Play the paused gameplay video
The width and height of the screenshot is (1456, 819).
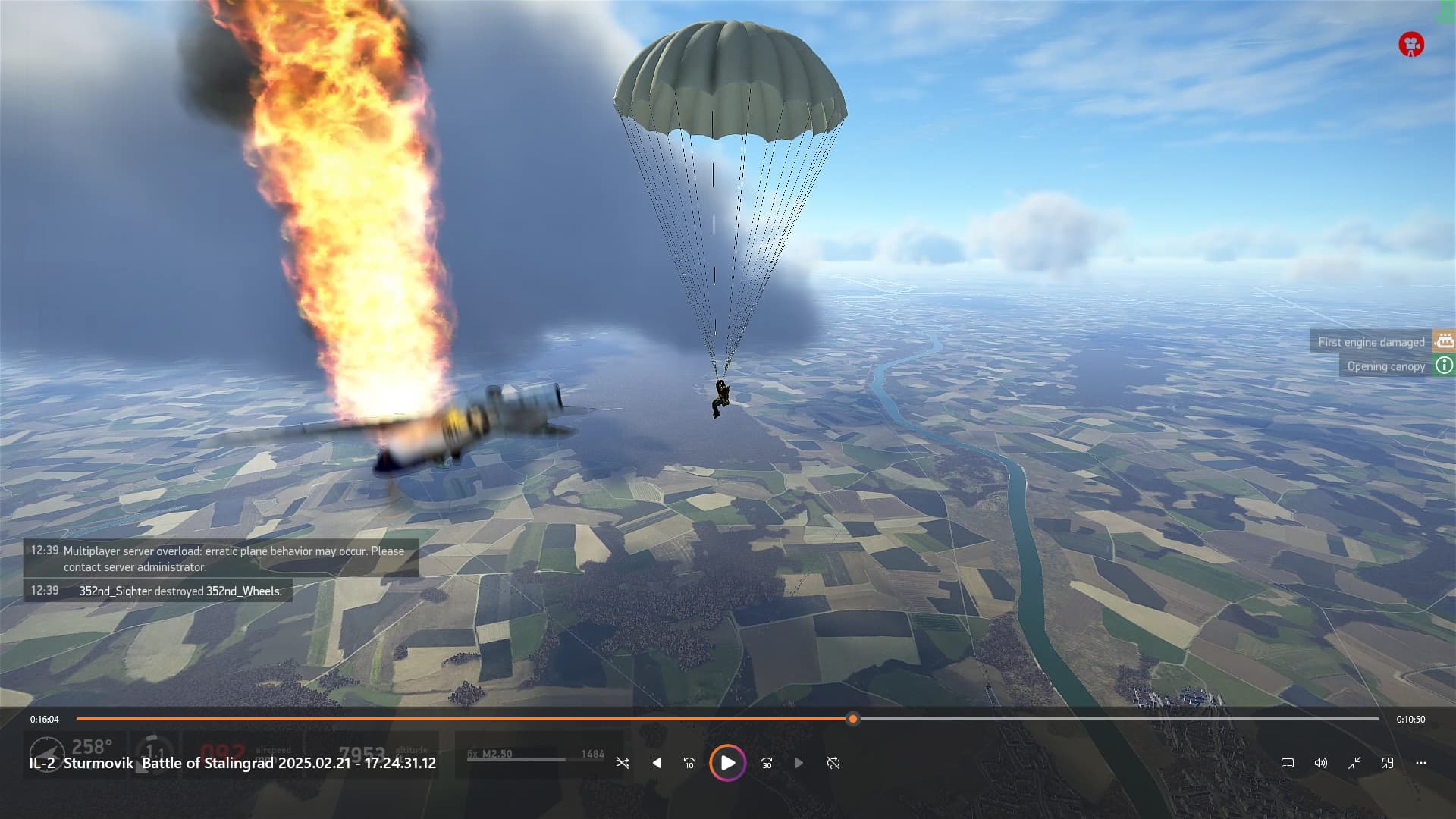[x=727, y=763]
